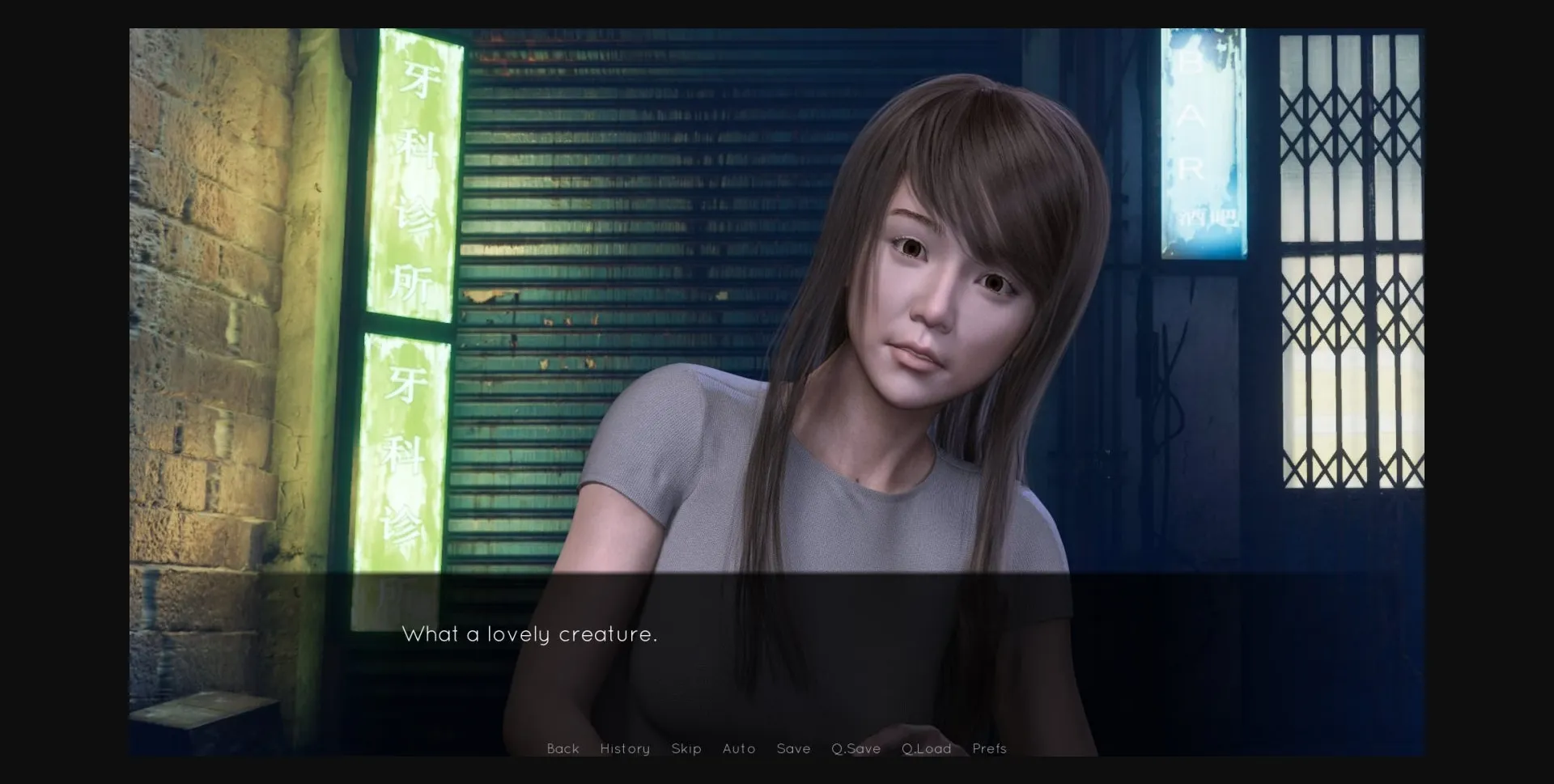Load the last quick save via Q.Load
The height and width of the screenshot is (784, 1554).
(x=926, y=748)
